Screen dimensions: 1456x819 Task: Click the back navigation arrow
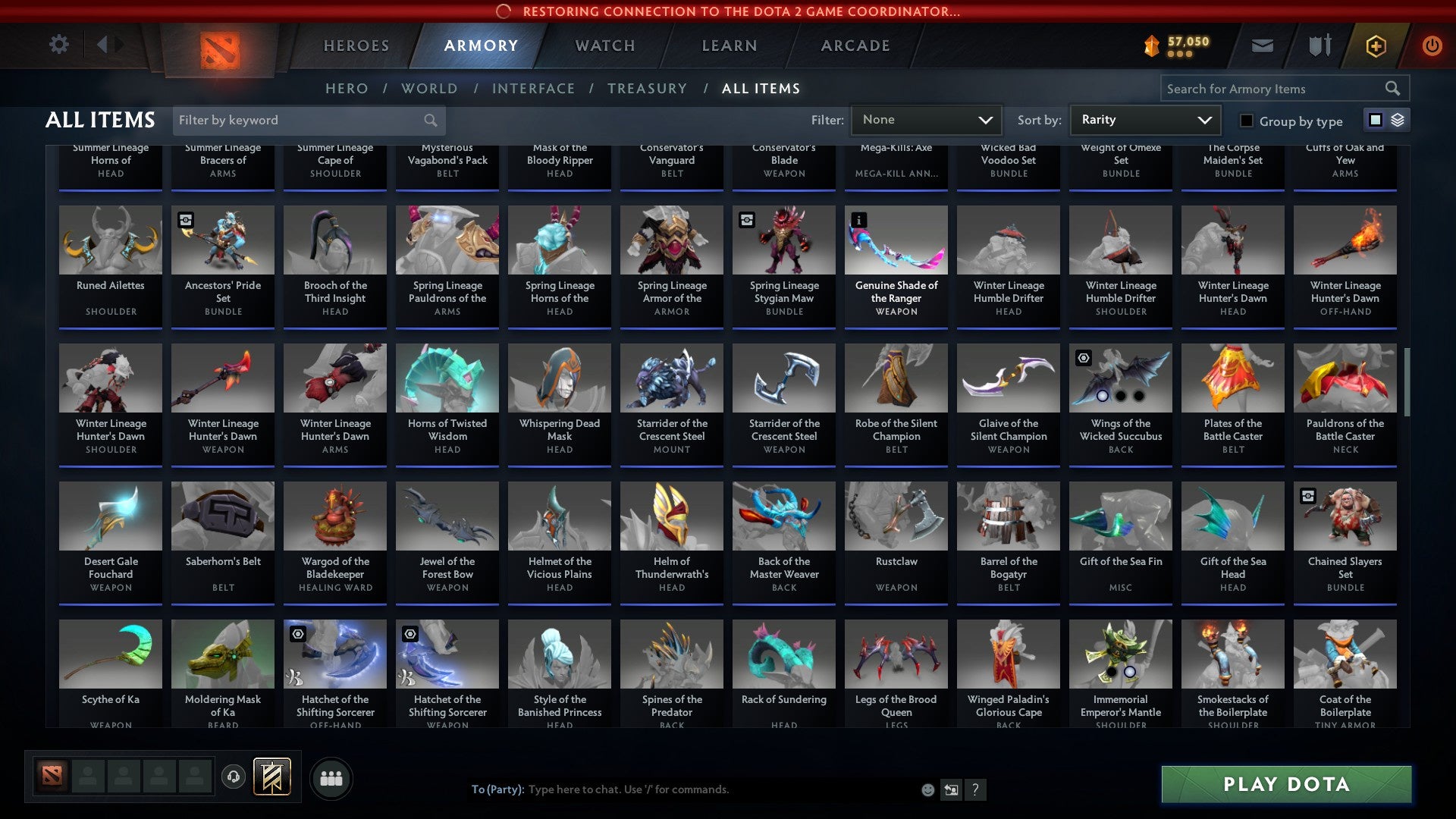click(x=104, y=45)
